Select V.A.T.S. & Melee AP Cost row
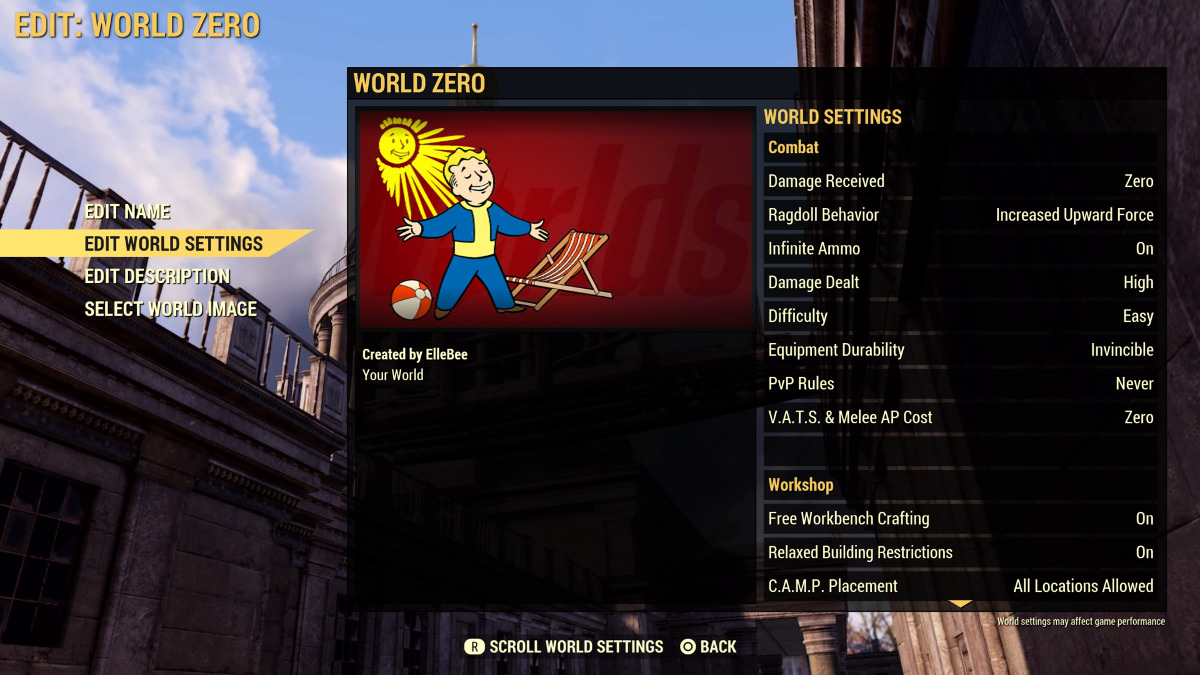1200x675 pixels. tap(960, 418)
